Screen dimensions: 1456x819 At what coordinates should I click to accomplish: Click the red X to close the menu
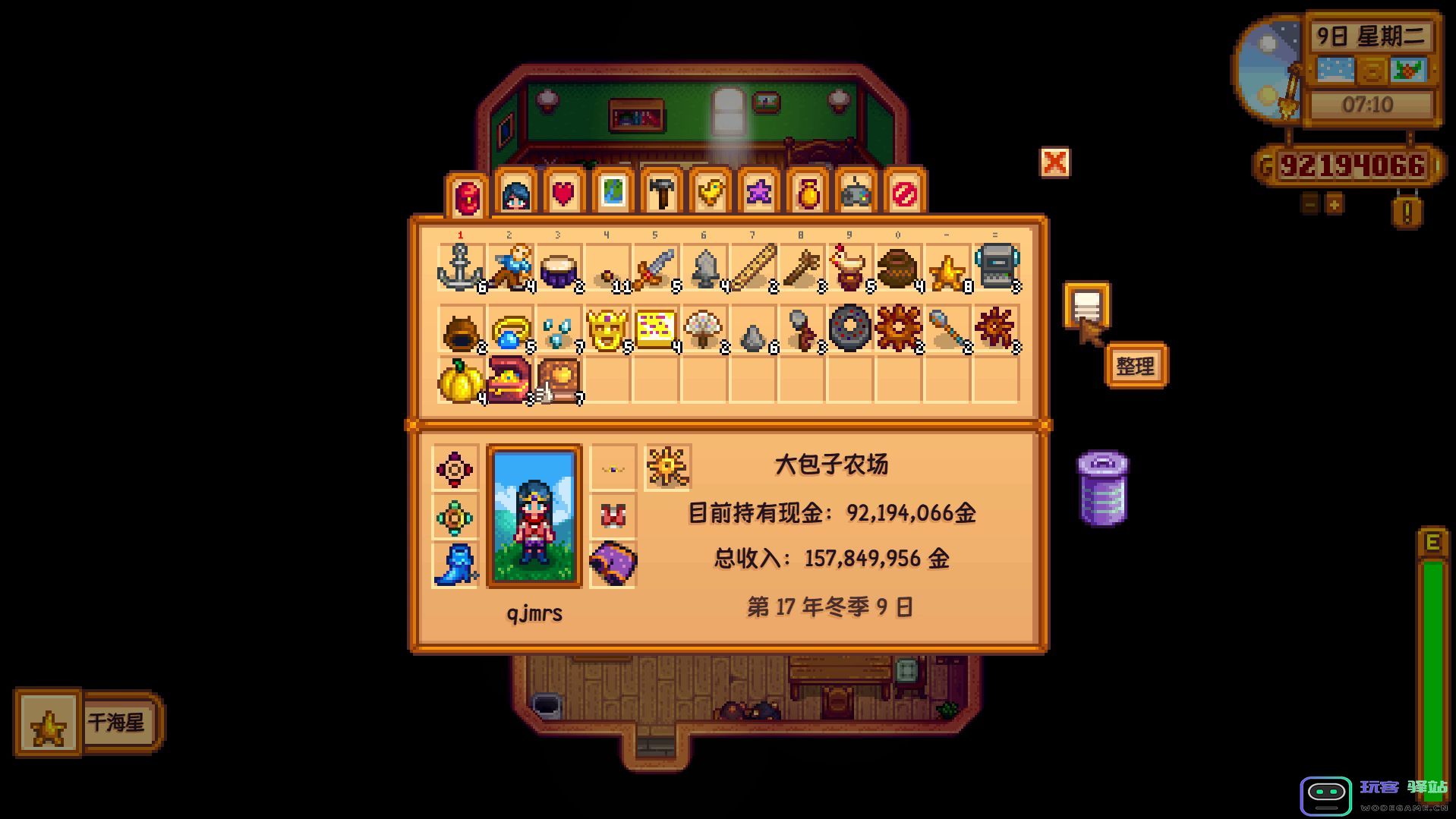1055,164
